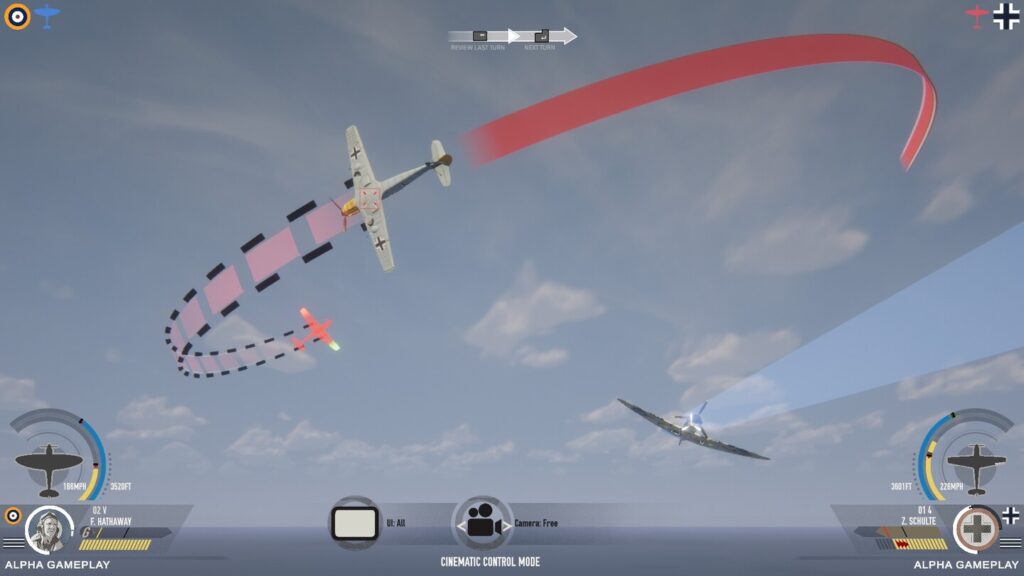The height and width of the screenshot is (576, 1024).
Task: Switch camera mode via the film camera icon
Action: tap(483, 523)
